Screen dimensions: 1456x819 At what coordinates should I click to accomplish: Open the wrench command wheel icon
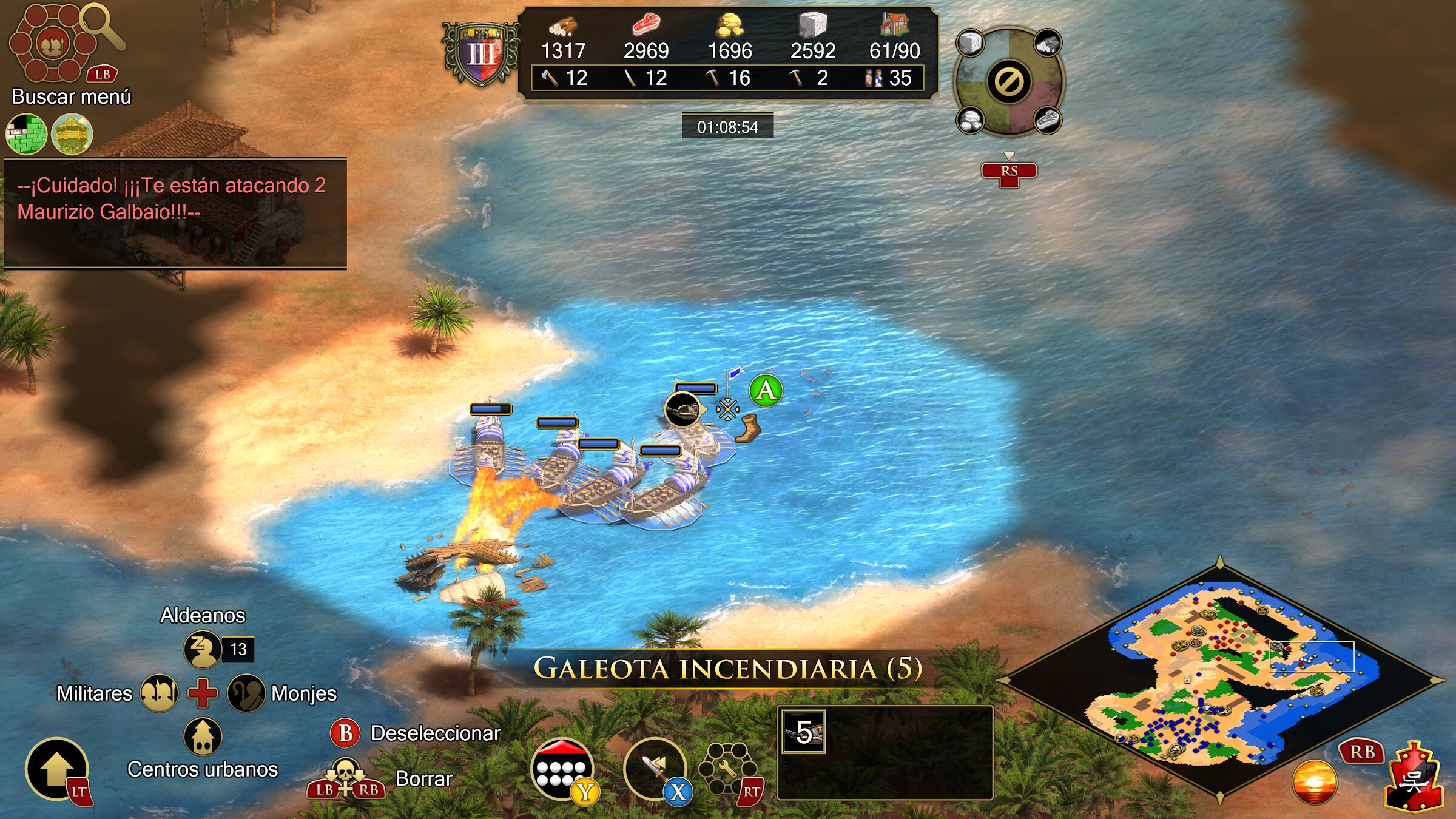(726, 769)
